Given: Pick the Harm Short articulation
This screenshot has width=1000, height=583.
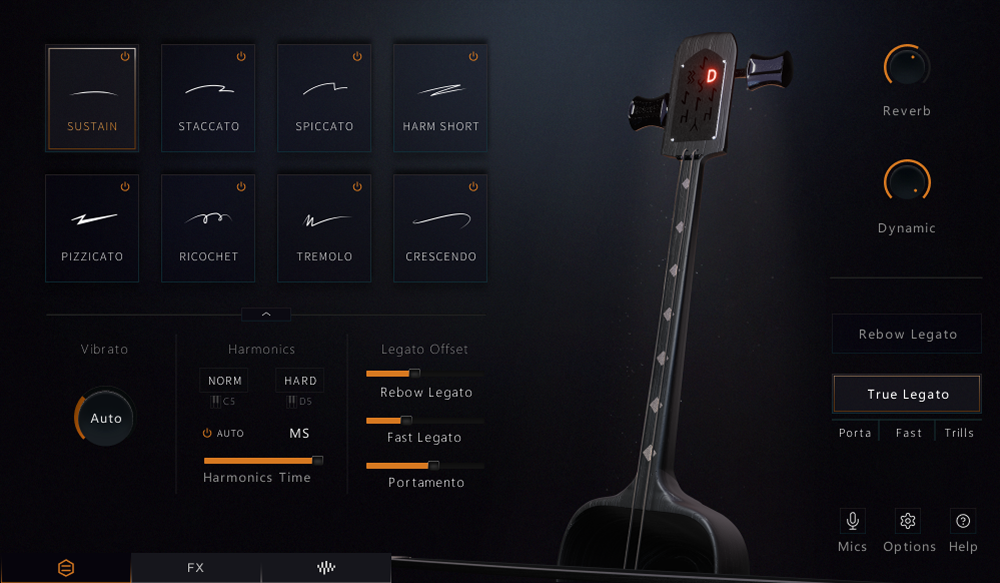Looking at the screenshot, I should tap(440, 98).
